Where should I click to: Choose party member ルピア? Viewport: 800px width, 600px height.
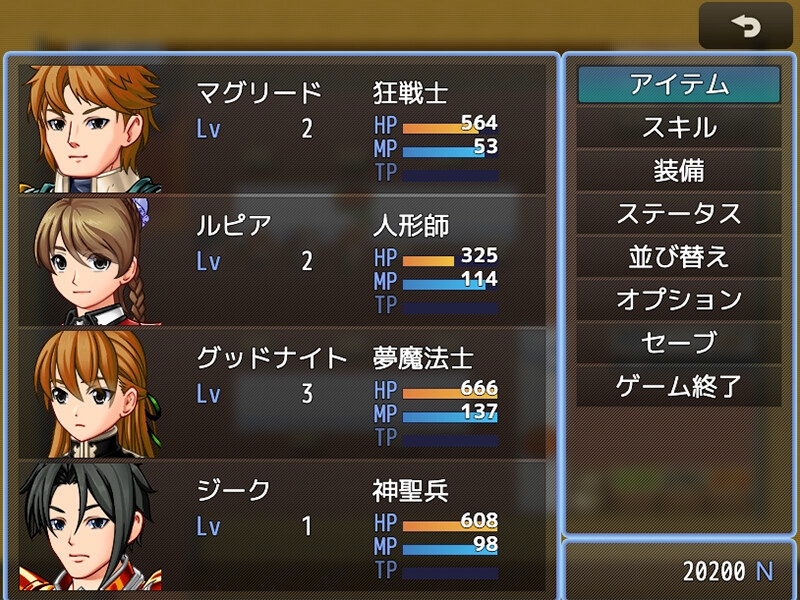coord(283,261)
